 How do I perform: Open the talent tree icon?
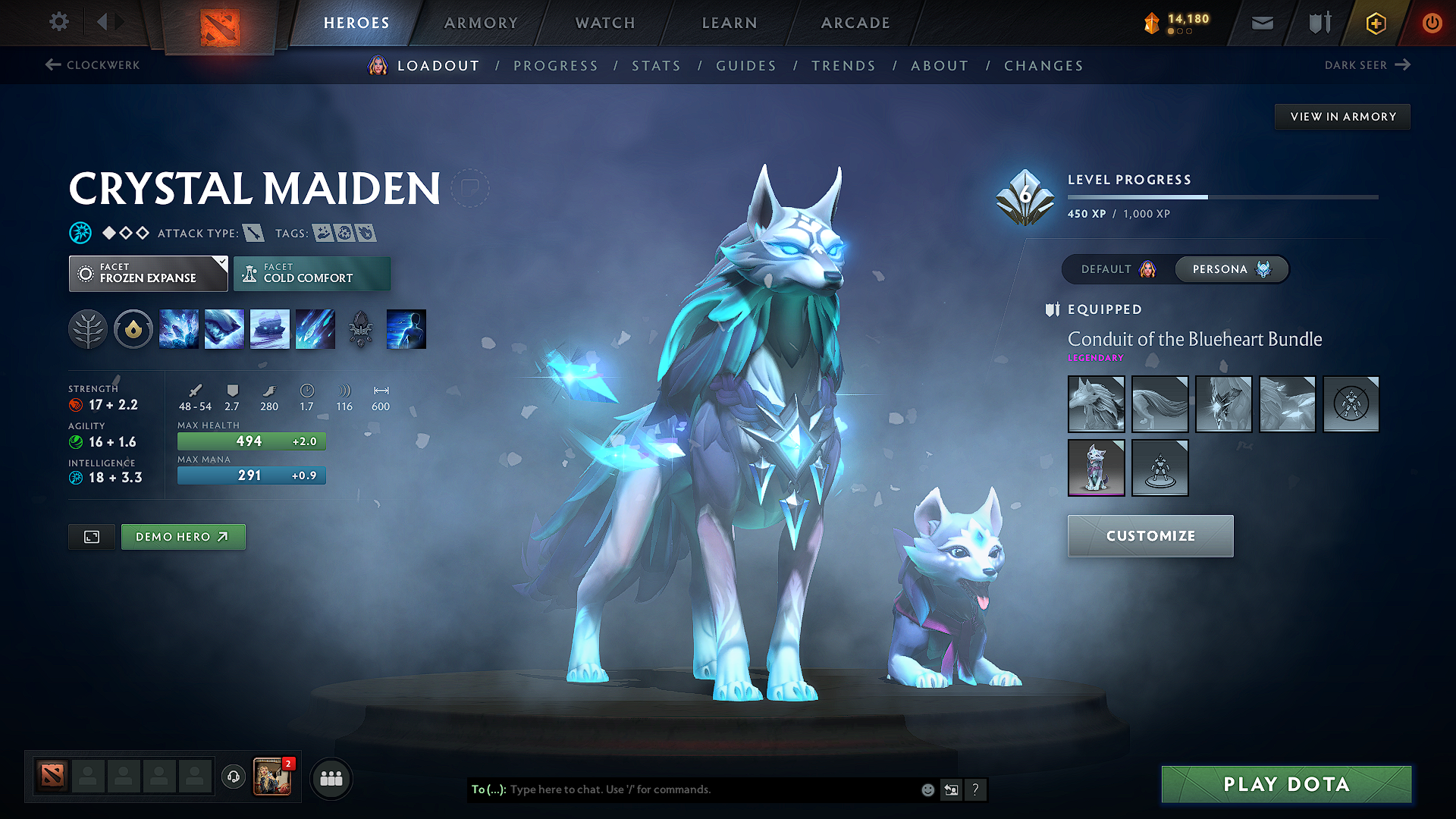coord(88,328)
